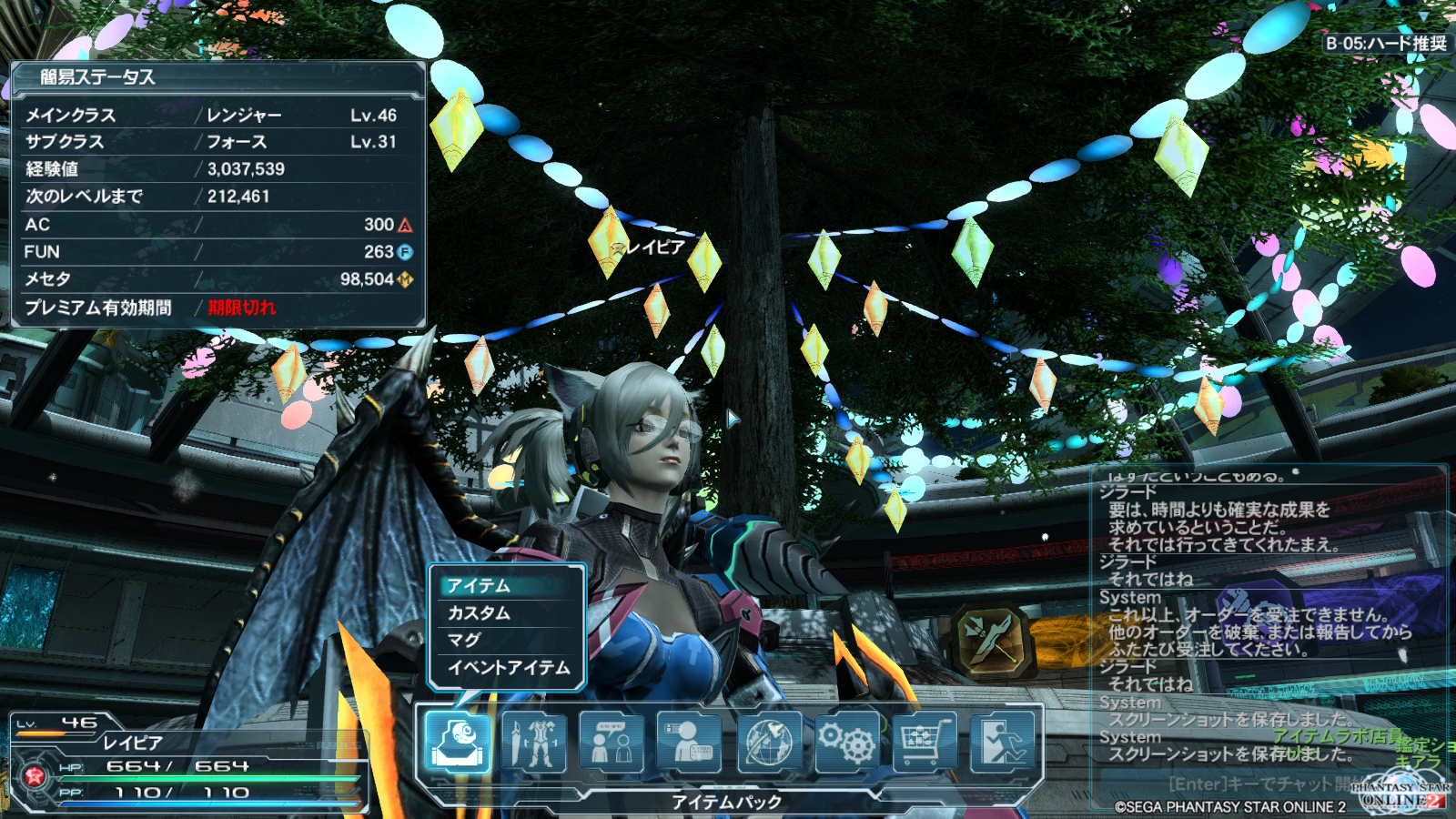
Task: Click the exit door logout icon
Action: [1002, 742]
